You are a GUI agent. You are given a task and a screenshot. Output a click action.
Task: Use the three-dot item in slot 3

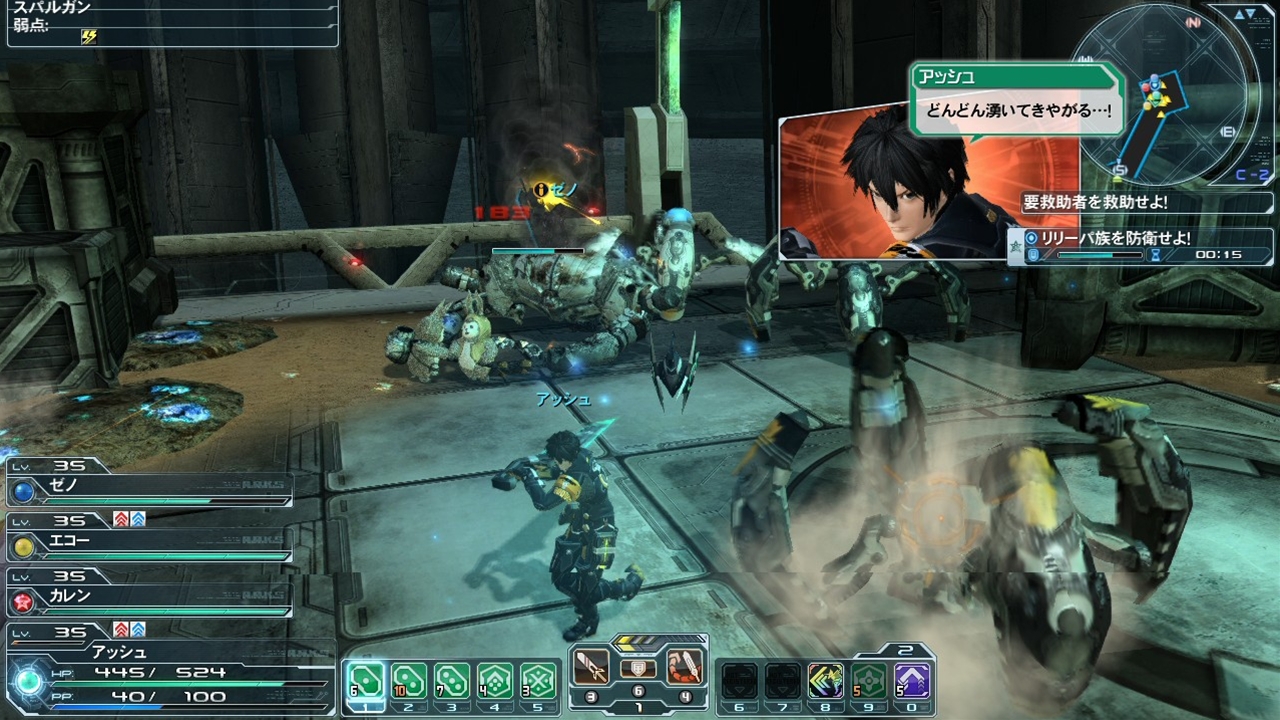[452, 681]
